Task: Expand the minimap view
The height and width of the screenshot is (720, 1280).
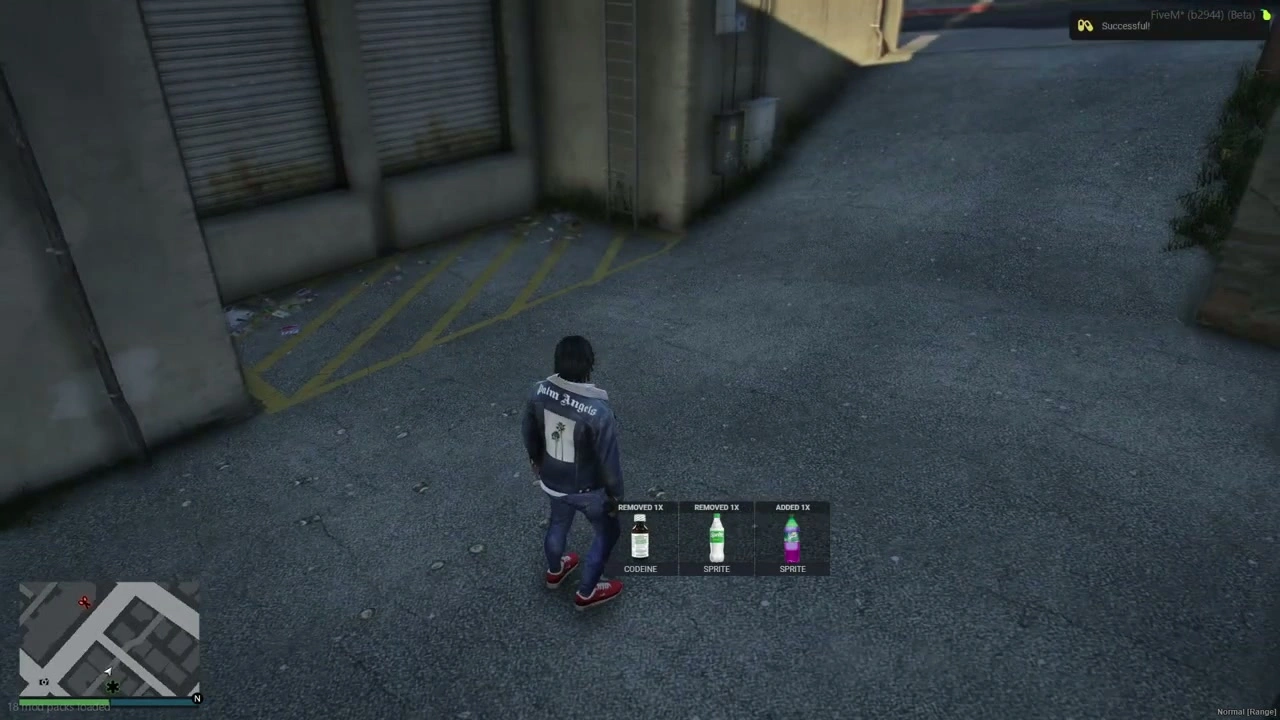Action: 110,640
